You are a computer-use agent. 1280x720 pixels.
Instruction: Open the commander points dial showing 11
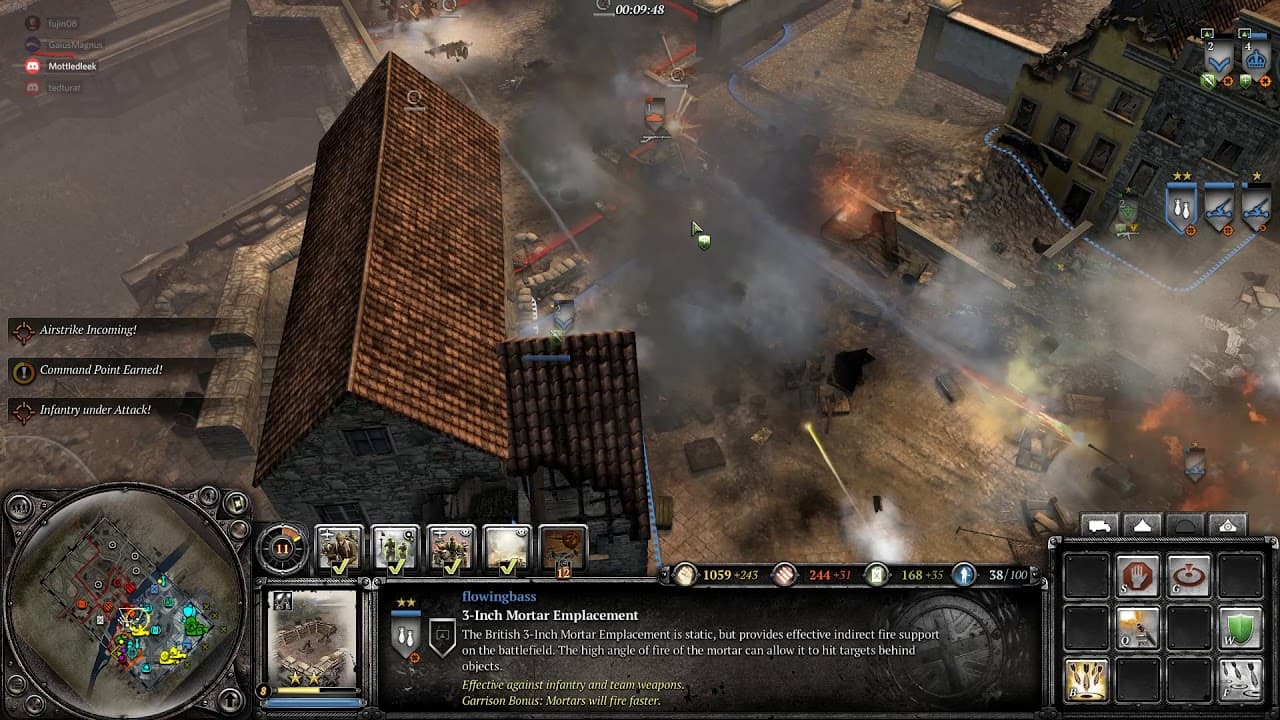282,547
